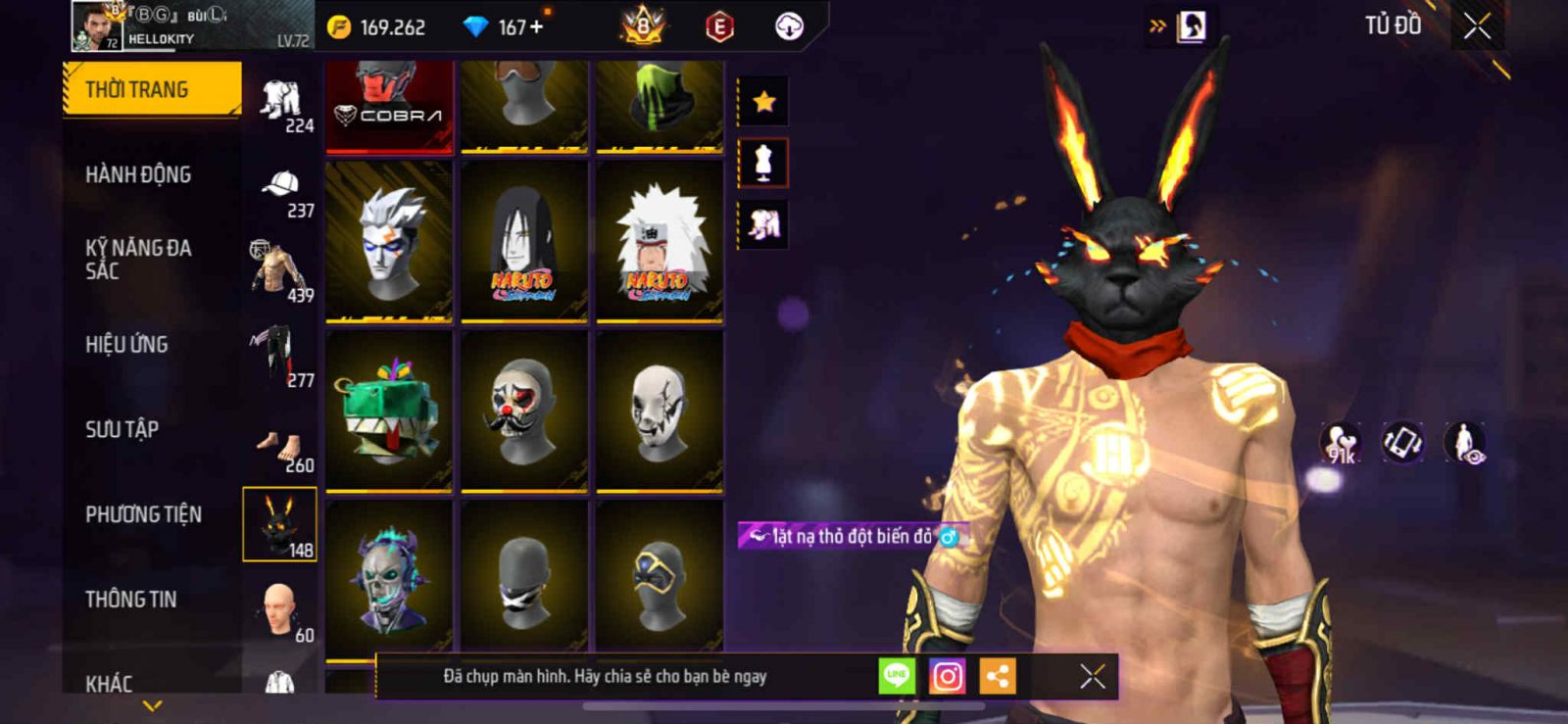Choose the Naruto white-haired Jiraiya head

tap(660, 242)
